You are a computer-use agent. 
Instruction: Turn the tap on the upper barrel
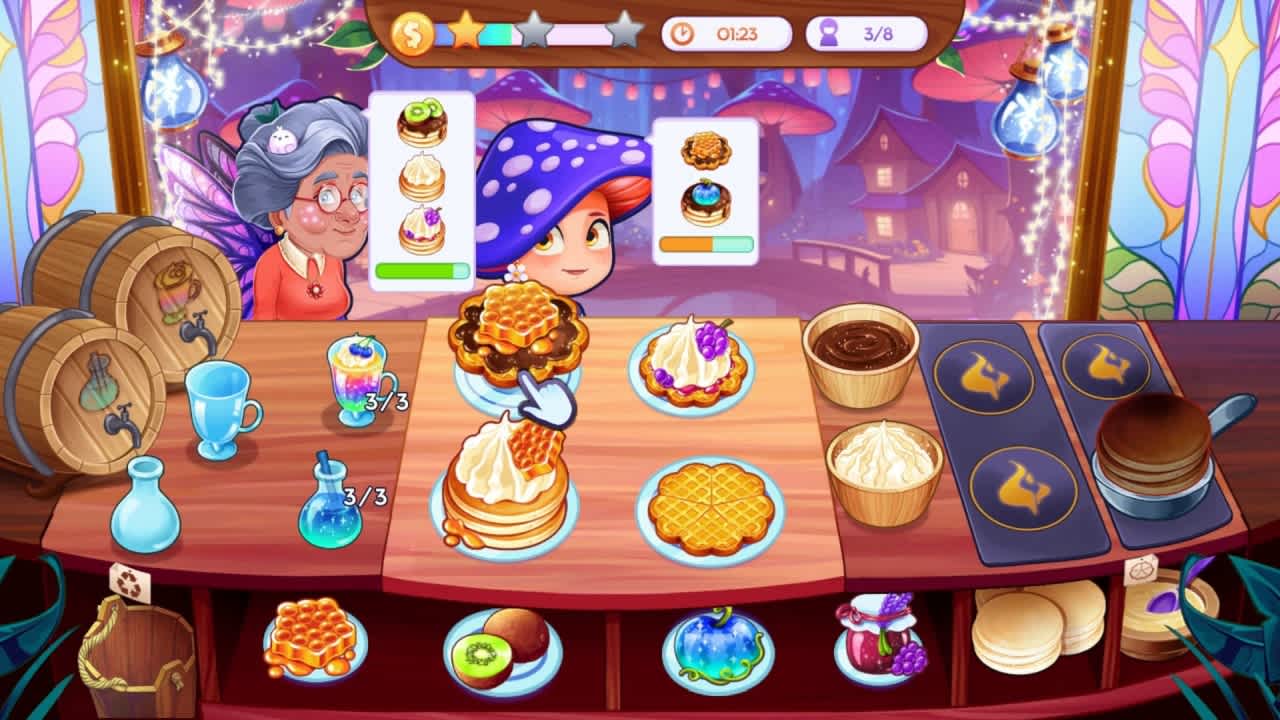point(196,328)
